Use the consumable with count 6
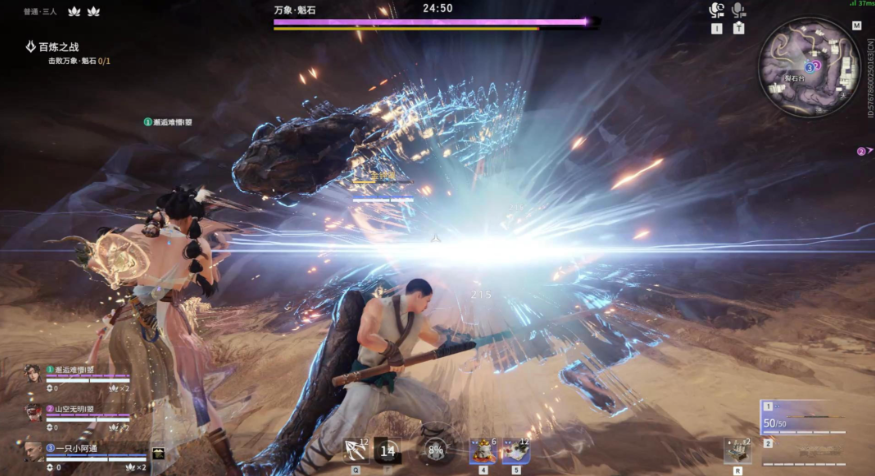The width and height of the screenshot is (875, 476). click(x=483, y=450)
